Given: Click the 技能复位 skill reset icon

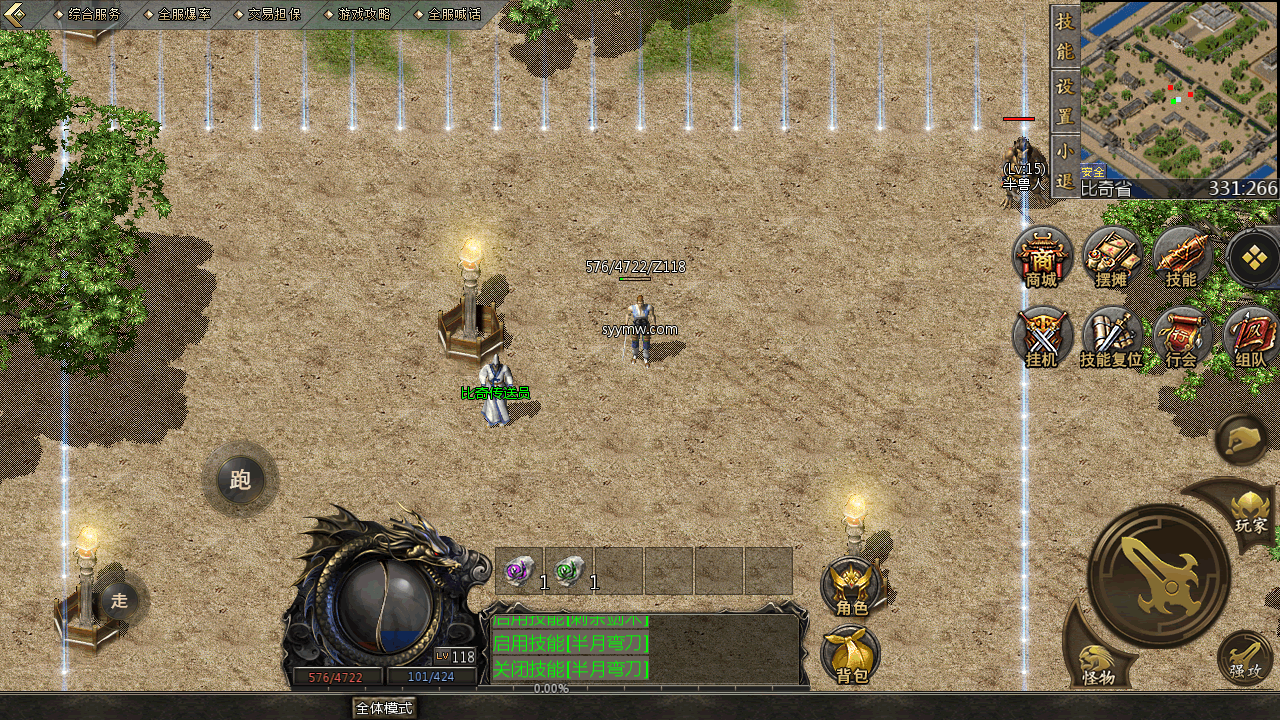Looking at the screenshot, I should pos(1111,337).
